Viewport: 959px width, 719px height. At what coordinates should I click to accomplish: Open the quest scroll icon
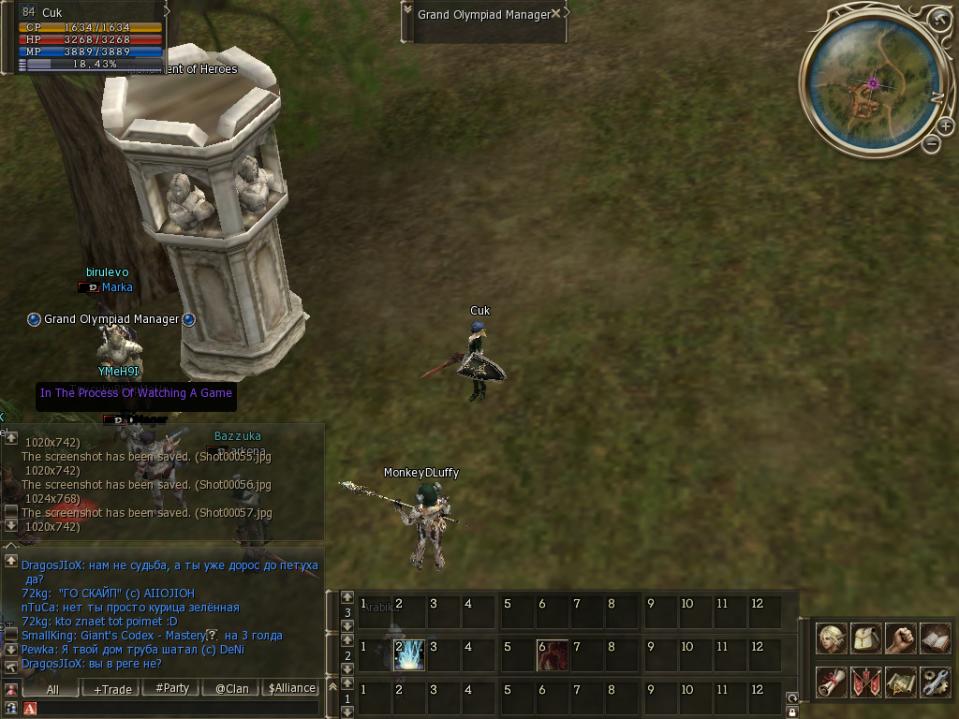832,682
